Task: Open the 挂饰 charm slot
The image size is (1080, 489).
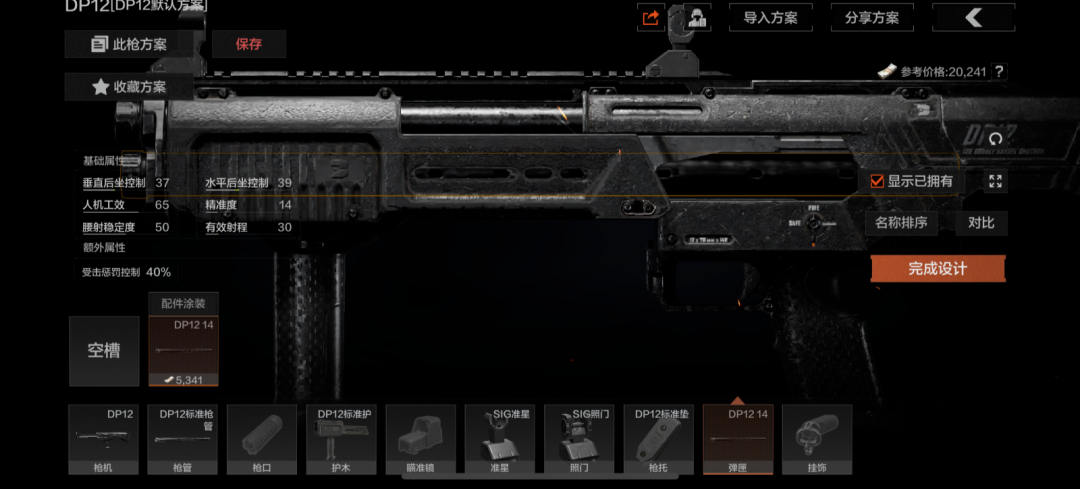Action: [816, 439]
